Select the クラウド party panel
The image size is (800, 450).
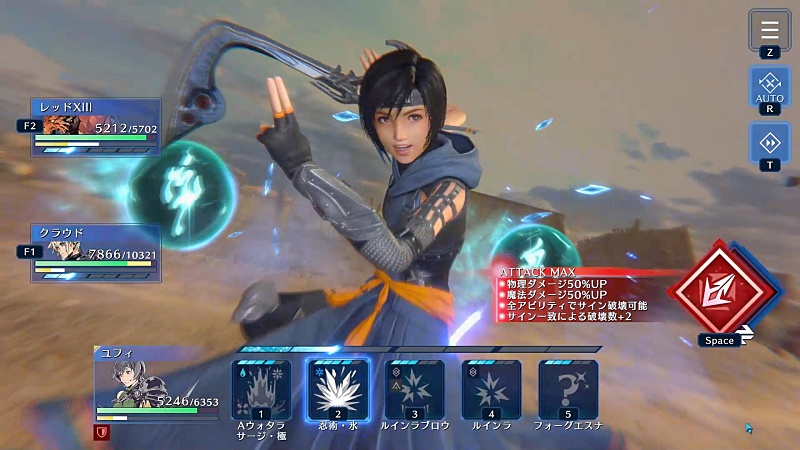(96, 253)
